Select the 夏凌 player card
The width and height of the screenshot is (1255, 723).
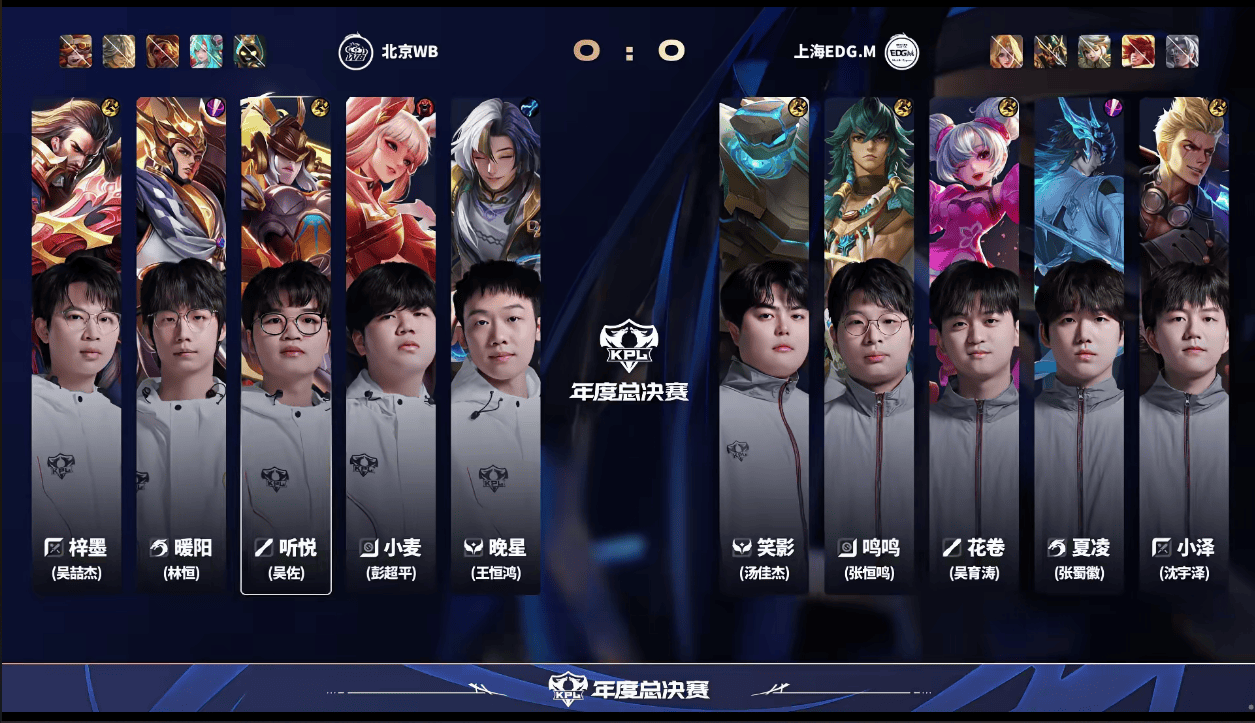pyautogui.click(x=1079, y=345)
